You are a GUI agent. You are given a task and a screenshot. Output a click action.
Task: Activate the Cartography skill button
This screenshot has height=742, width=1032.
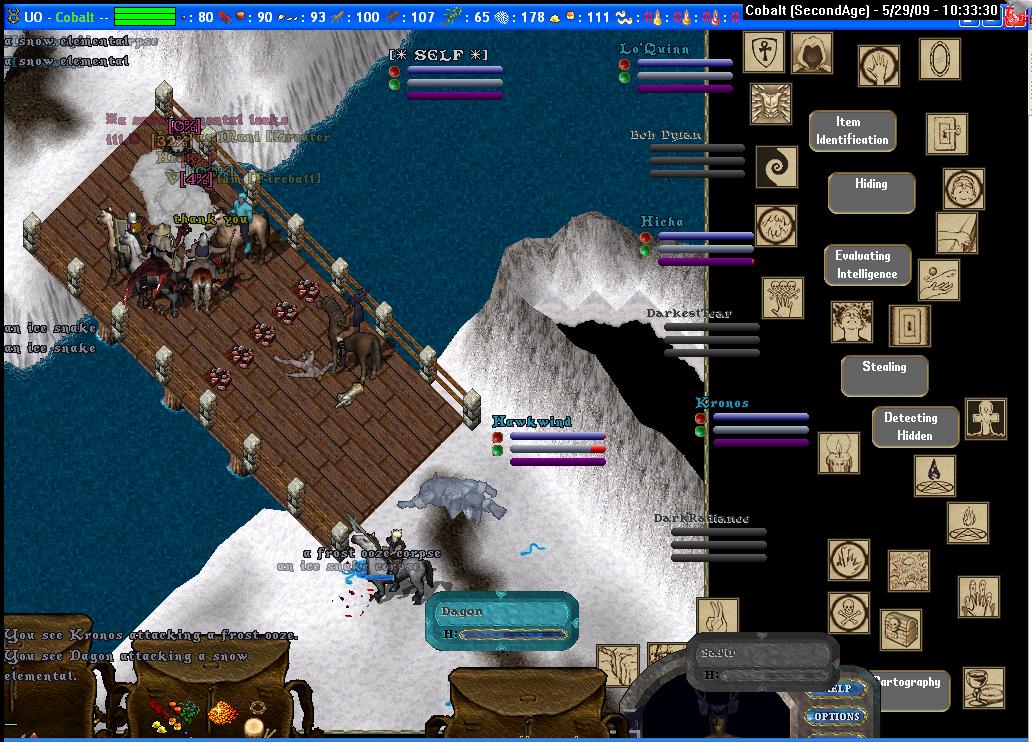click(x=907, y=684)
